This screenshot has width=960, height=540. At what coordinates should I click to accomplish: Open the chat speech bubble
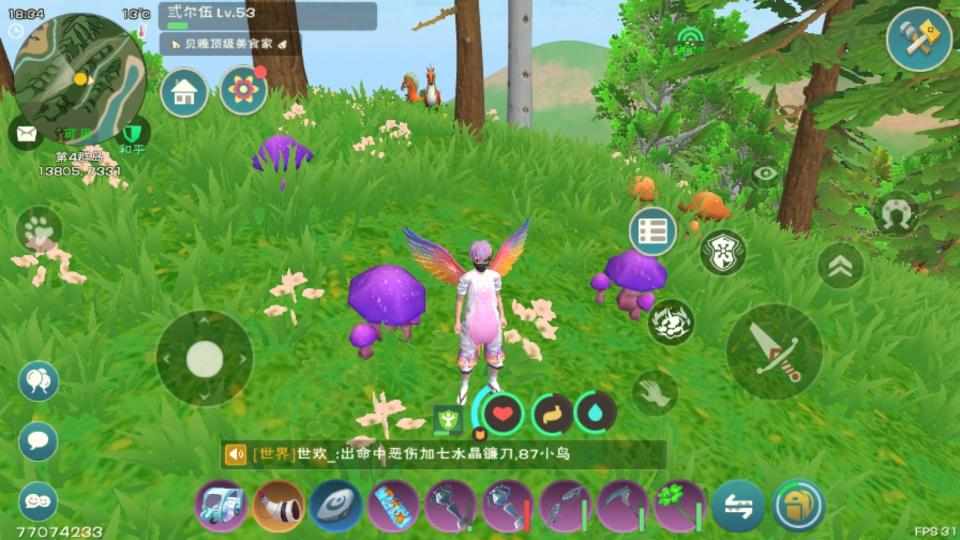[x=39, y=440]
